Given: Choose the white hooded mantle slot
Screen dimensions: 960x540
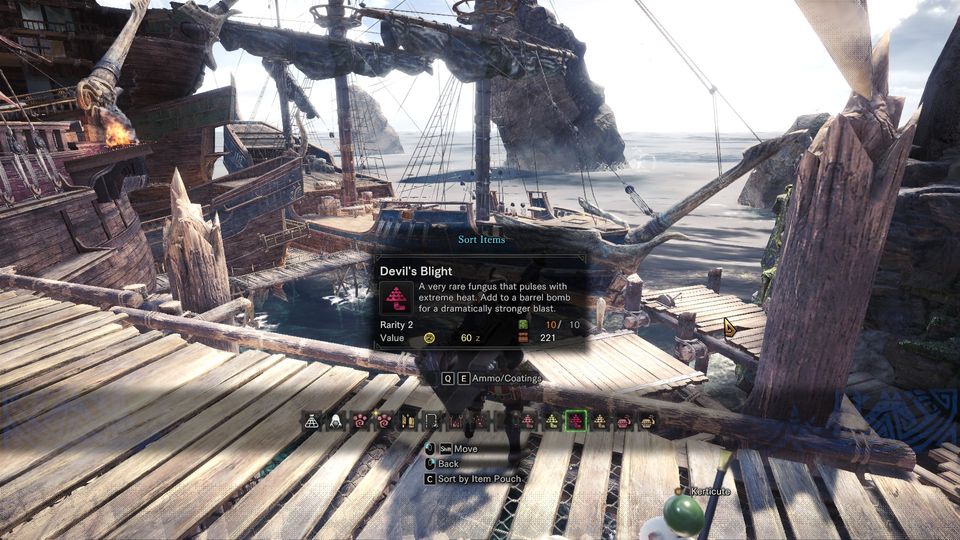Looking at the screenshot, I should click(336, 421).
